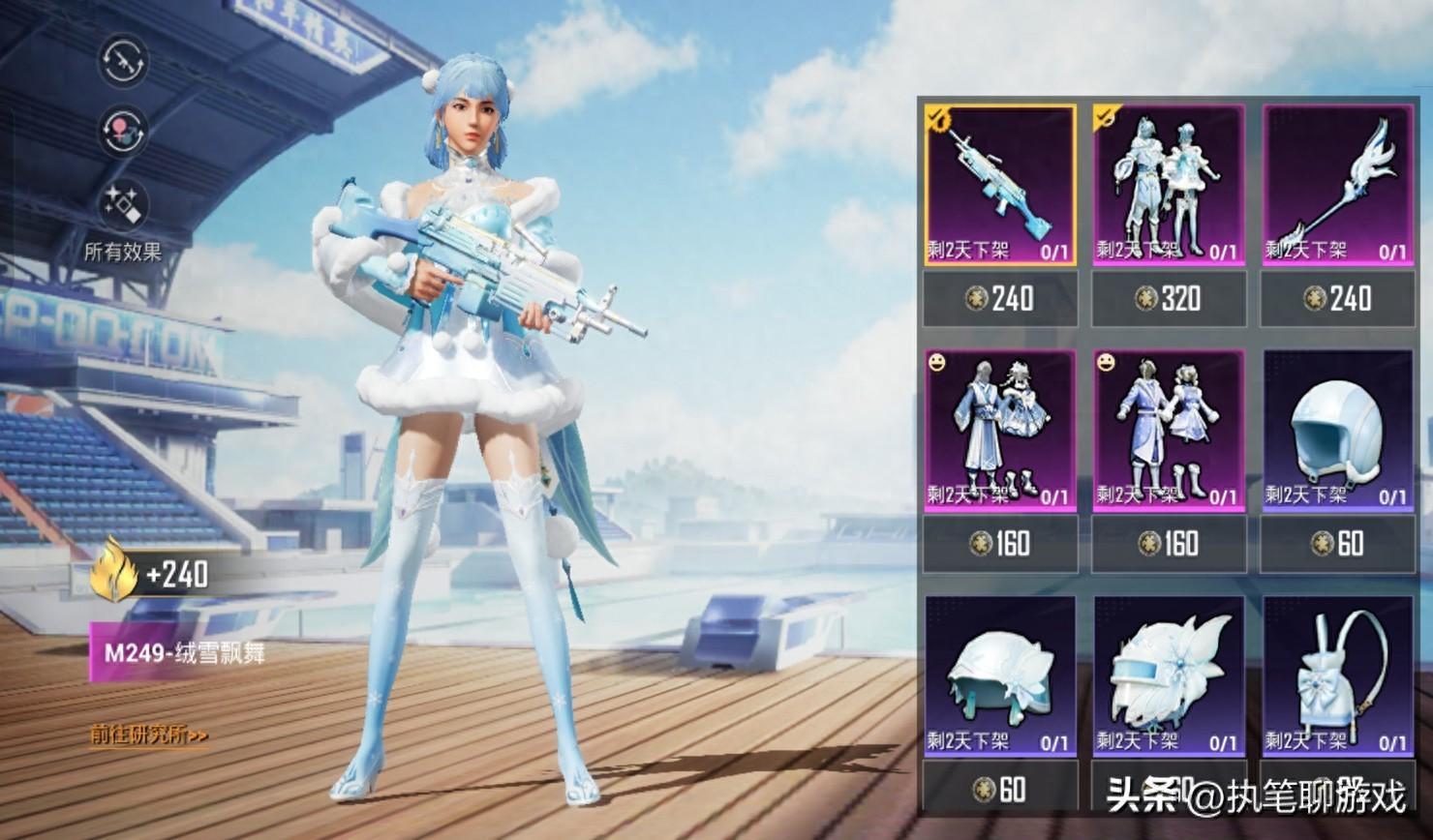Select the M249 snow gun skin tile
Viewport: 1433px width, 840px height.
(1000, 185)
